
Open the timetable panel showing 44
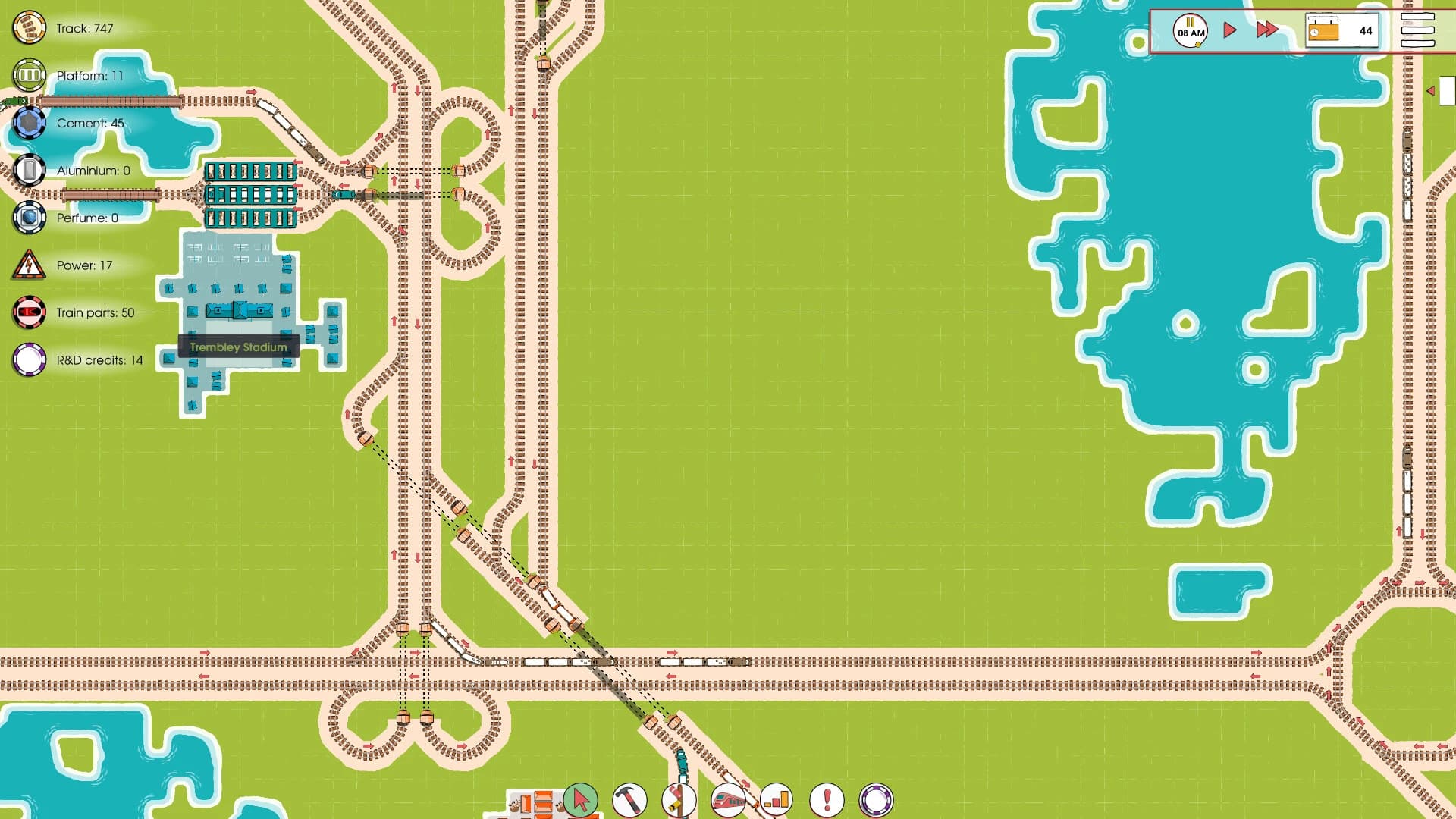[1342, 30]
